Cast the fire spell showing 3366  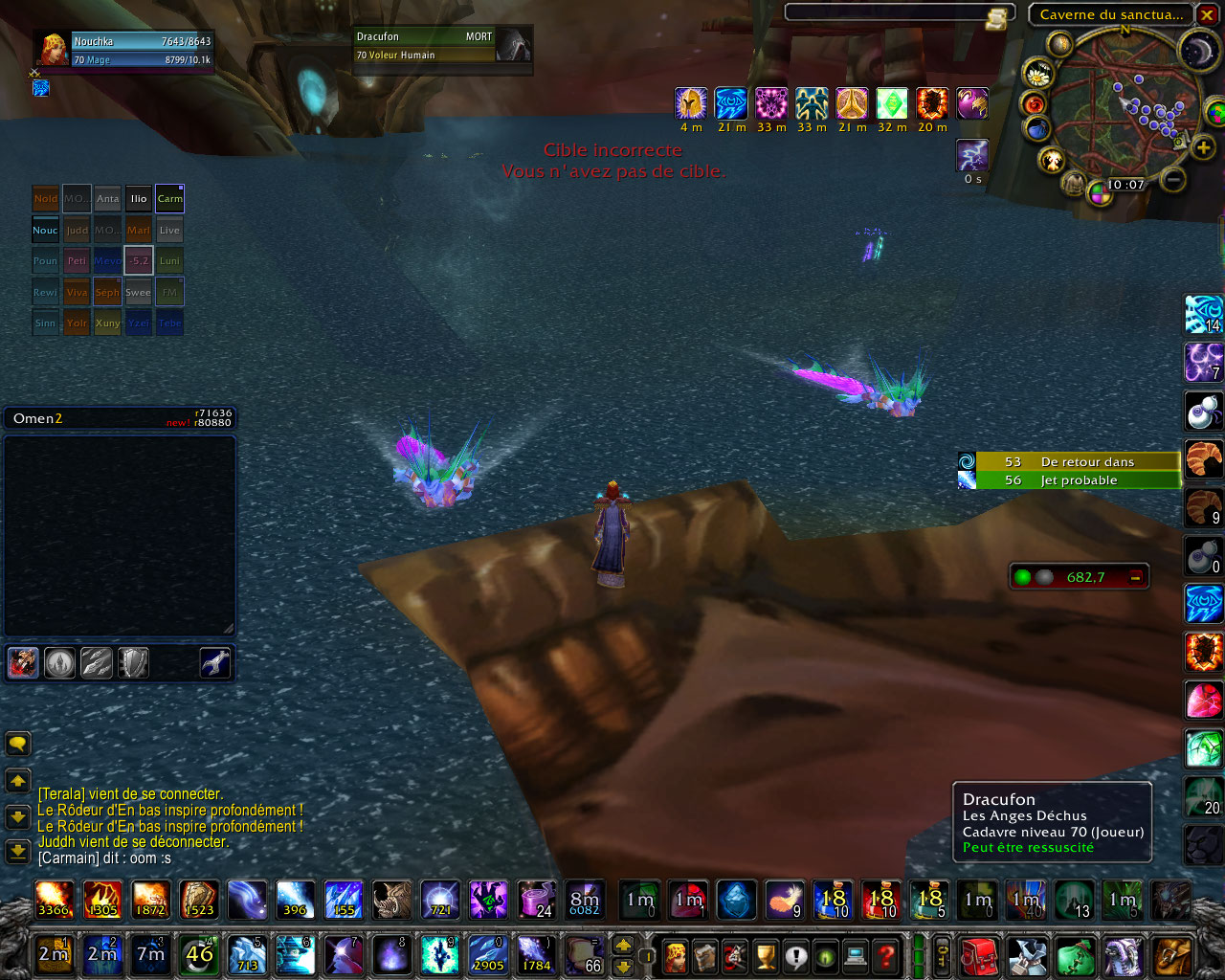coord(54,900)
